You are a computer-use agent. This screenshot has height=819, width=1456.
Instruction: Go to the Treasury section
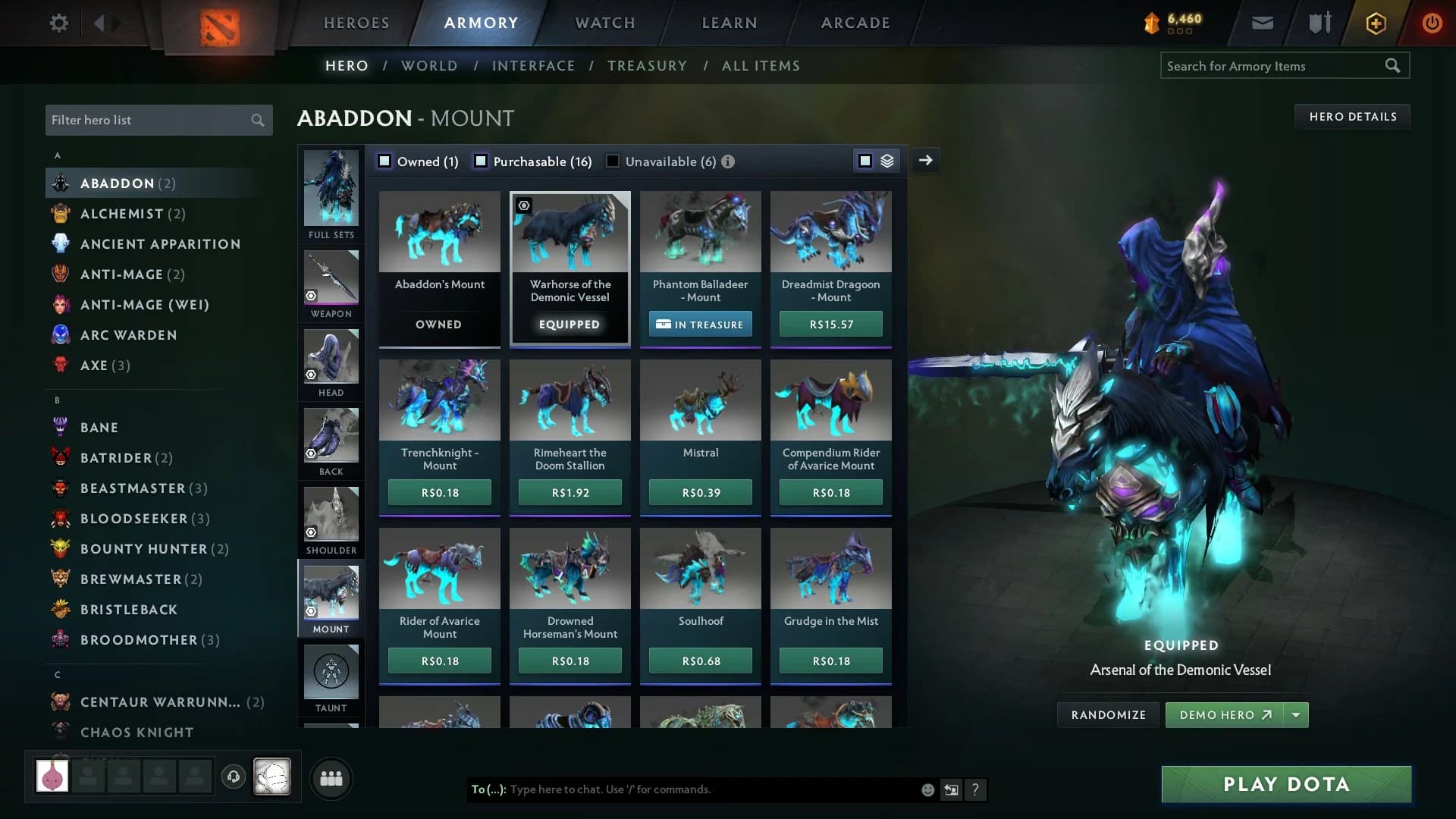647,66
